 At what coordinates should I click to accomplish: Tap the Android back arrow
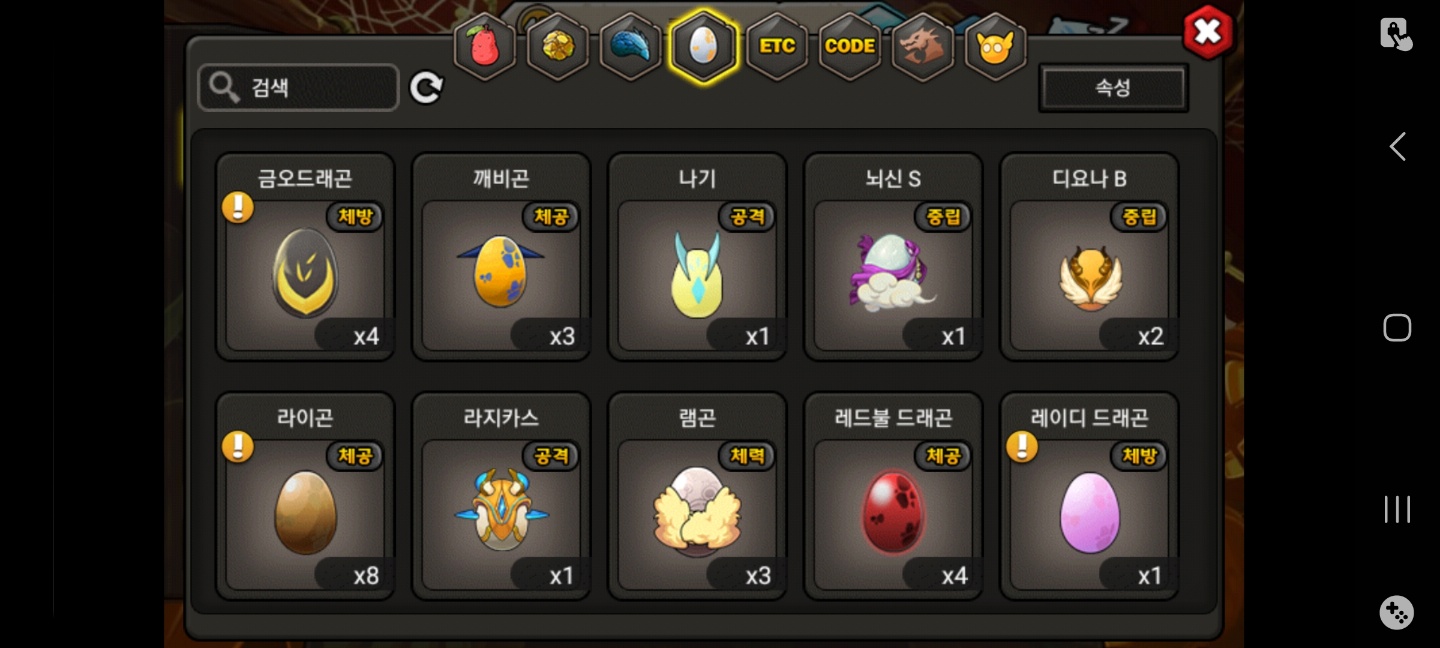(1397, 147)
